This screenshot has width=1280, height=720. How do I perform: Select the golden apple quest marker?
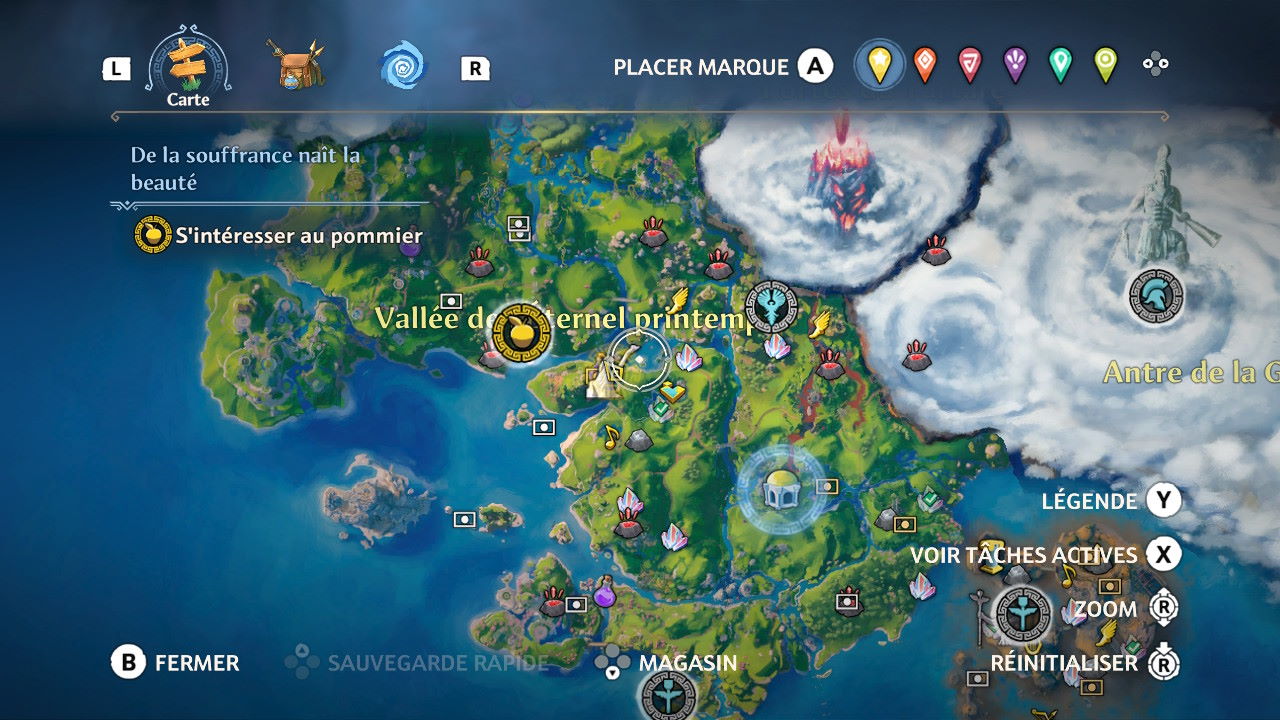pyautogui.click(x=522, y=334)
